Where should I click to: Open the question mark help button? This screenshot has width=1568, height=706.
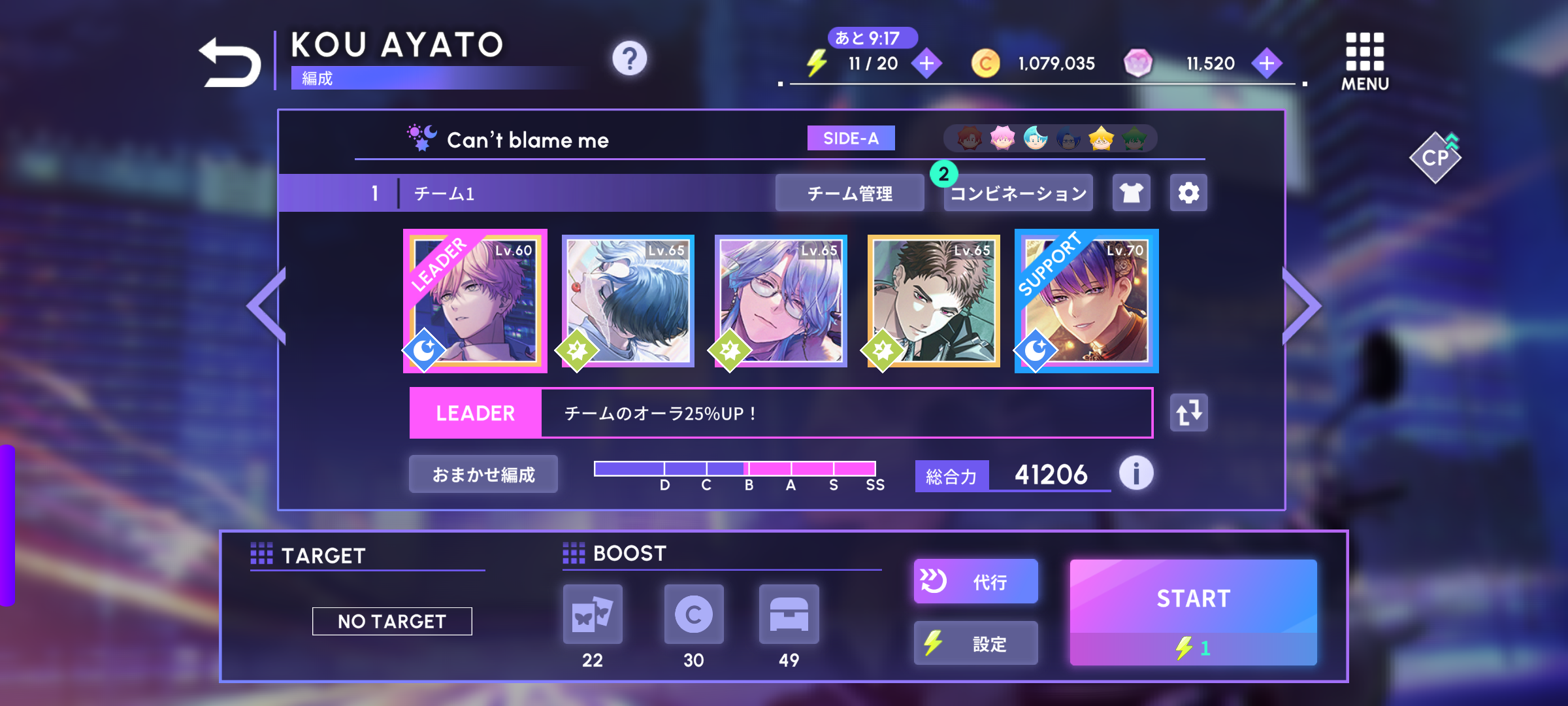629,59
